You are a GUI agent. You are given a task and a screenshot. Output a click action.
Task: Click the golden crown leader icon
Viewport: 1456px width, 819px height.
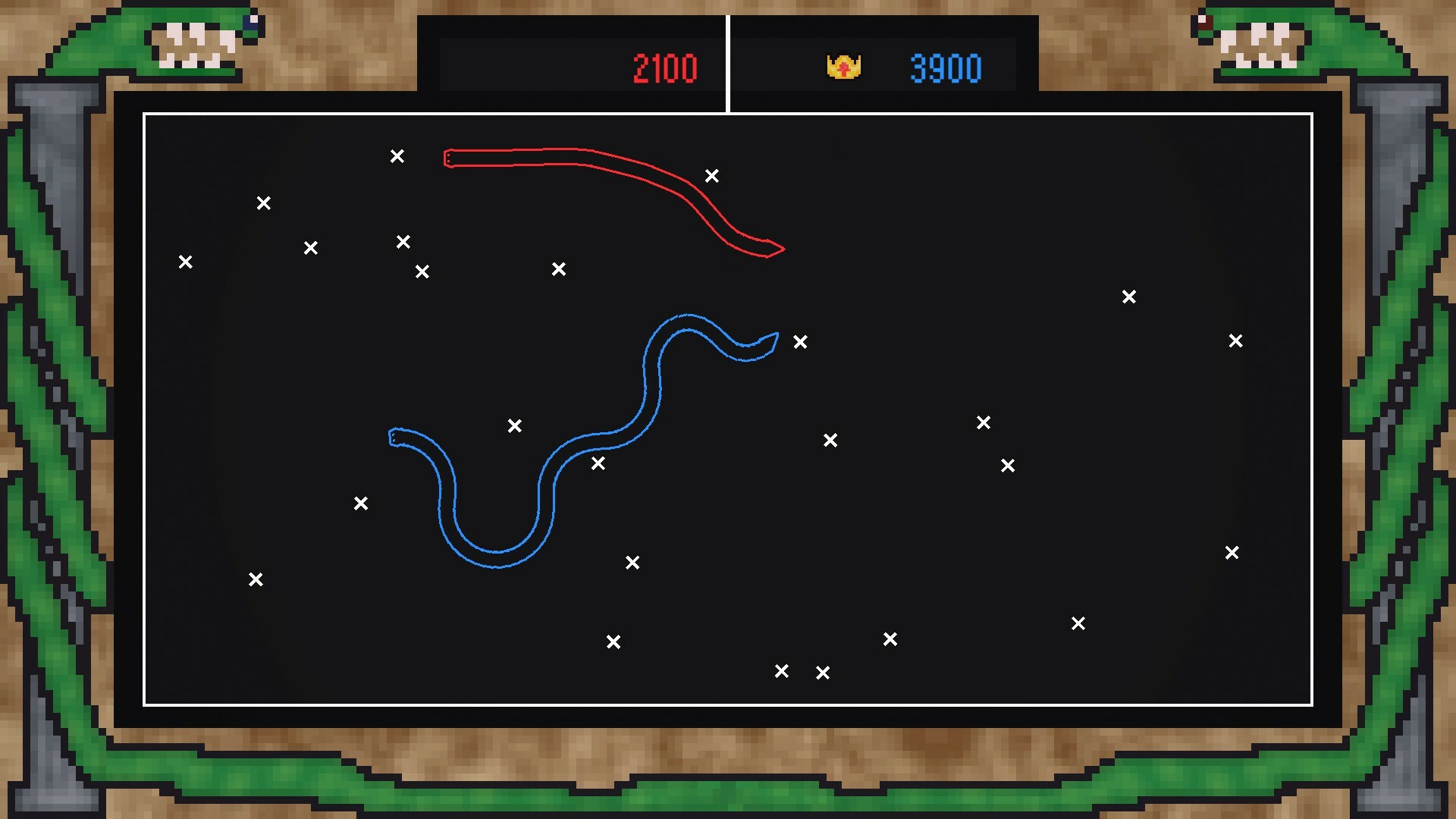tap(845, 67)
